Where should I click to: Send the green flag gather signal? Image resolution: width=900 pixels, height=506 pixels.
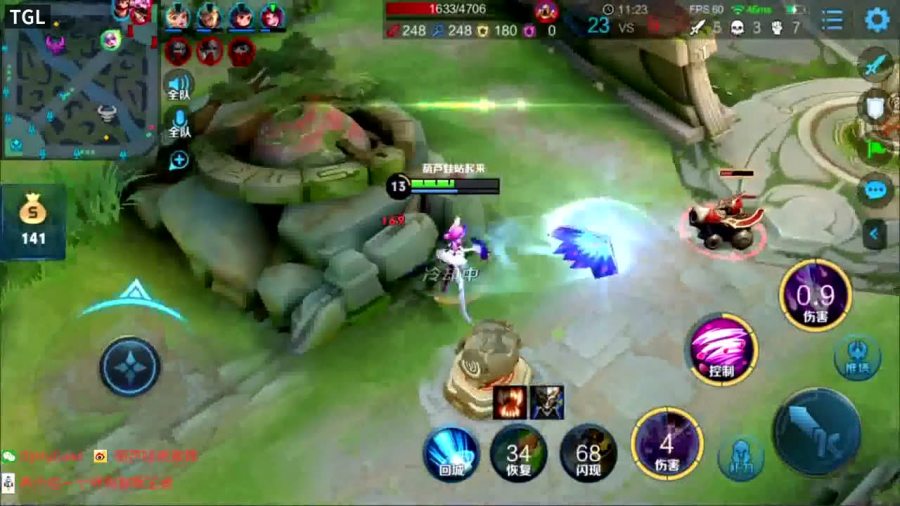click(875, 147)
